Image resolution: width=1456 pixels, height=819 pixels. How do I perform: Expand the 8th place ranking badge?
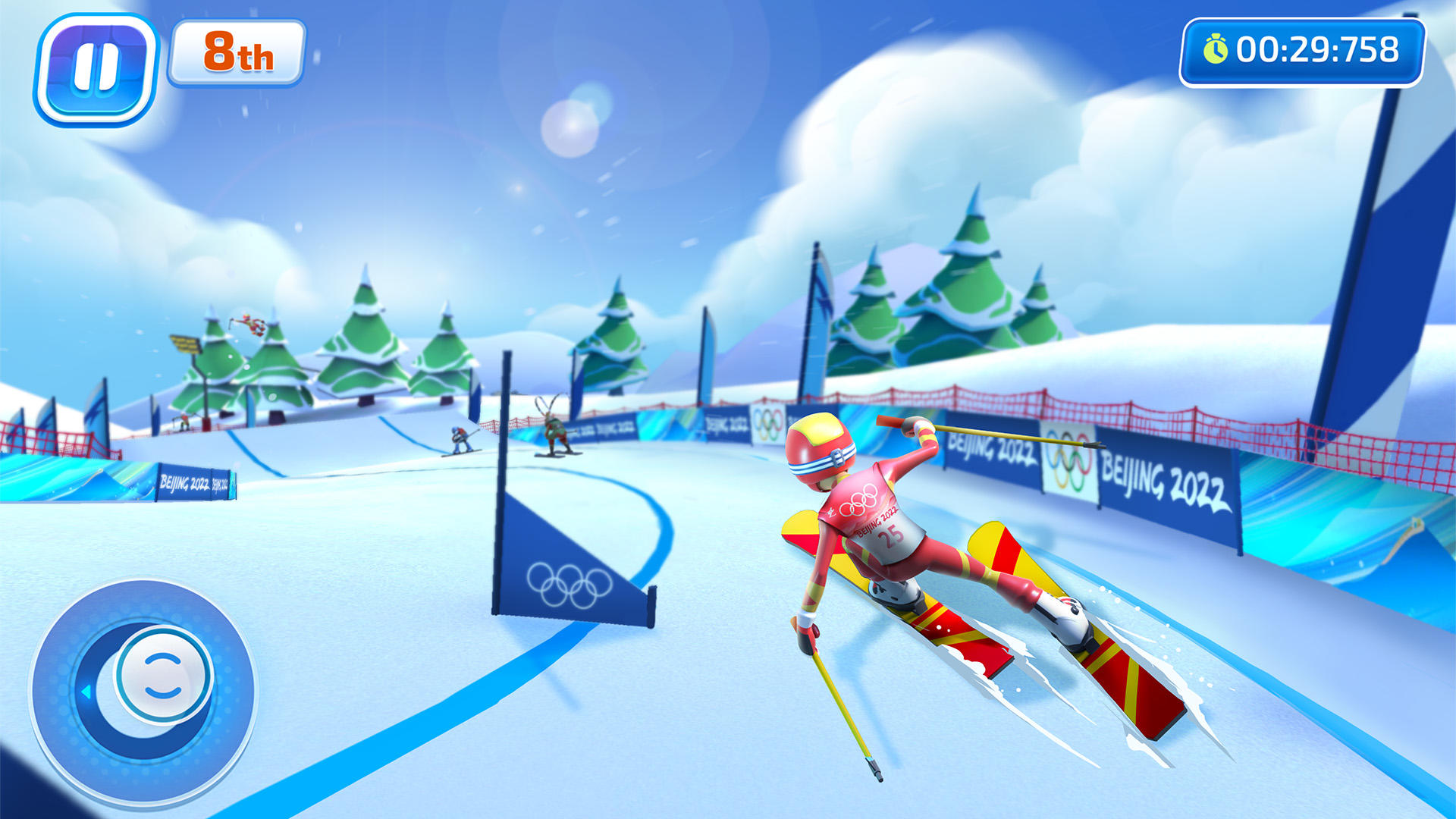click(237, 52)
